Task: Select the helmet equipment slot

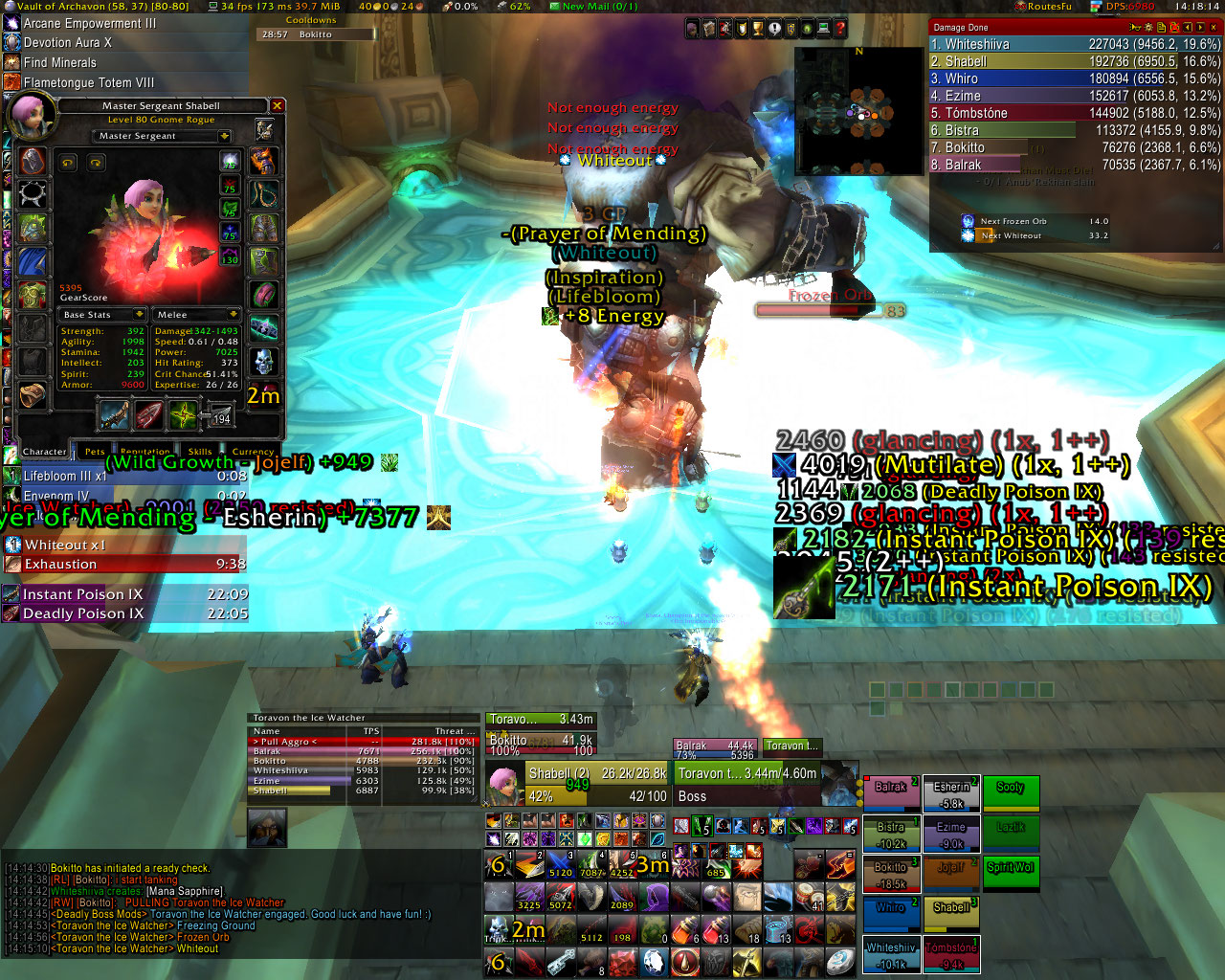Action: pos(33,161)
